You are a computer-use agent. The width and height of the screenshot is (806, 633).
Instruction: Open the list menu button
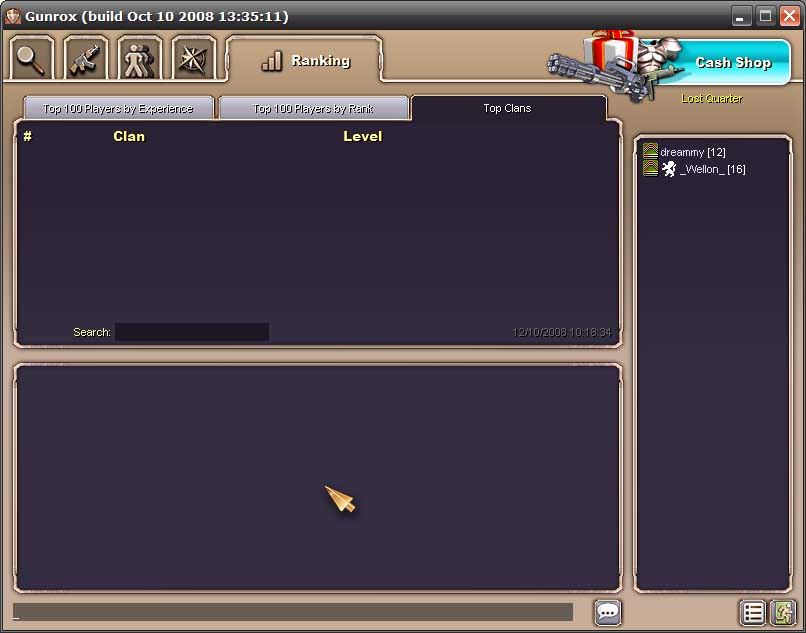[x=753, y=612]
